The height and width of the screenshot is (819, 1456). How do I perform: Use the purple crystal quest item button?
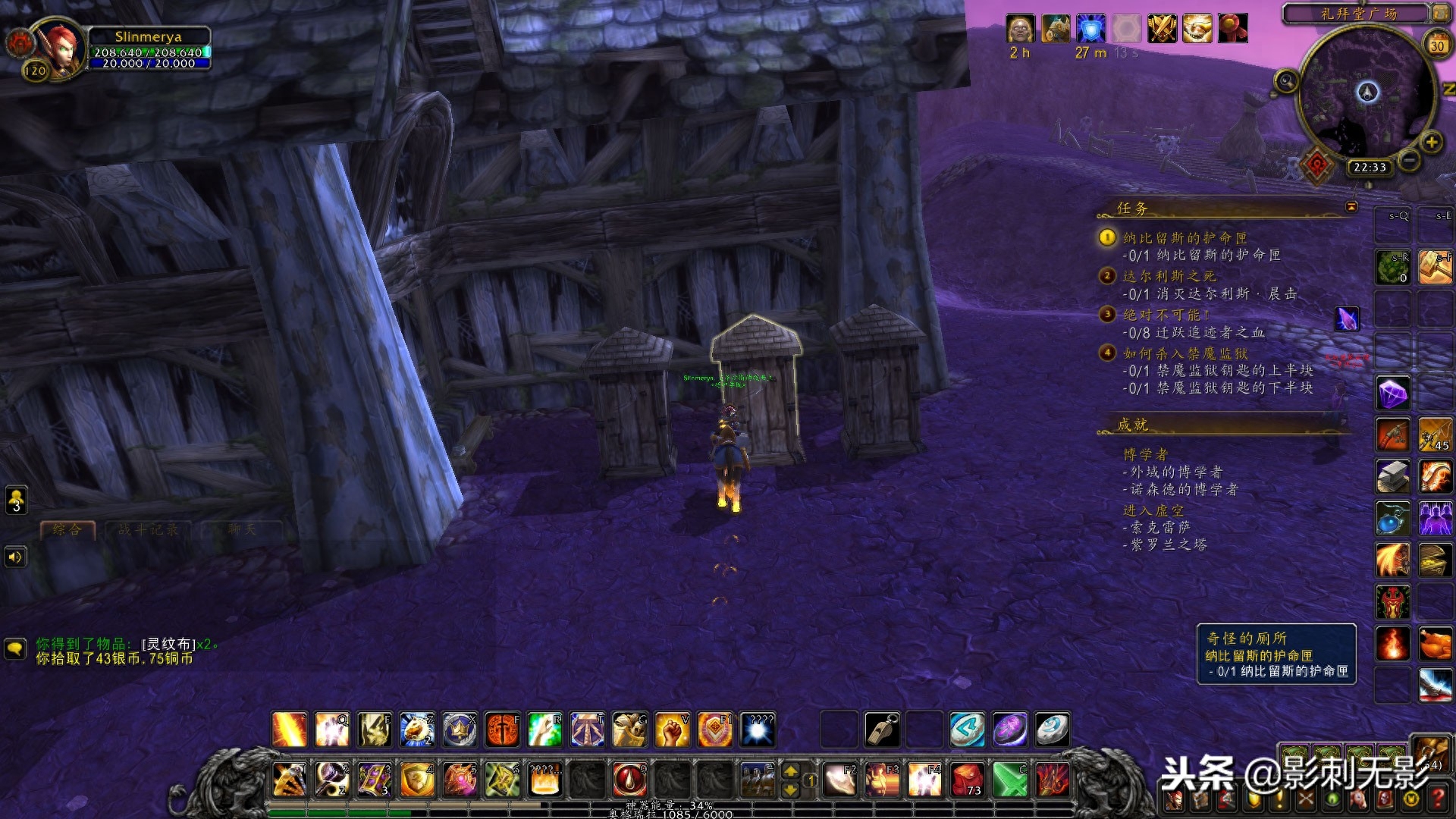1347,319
